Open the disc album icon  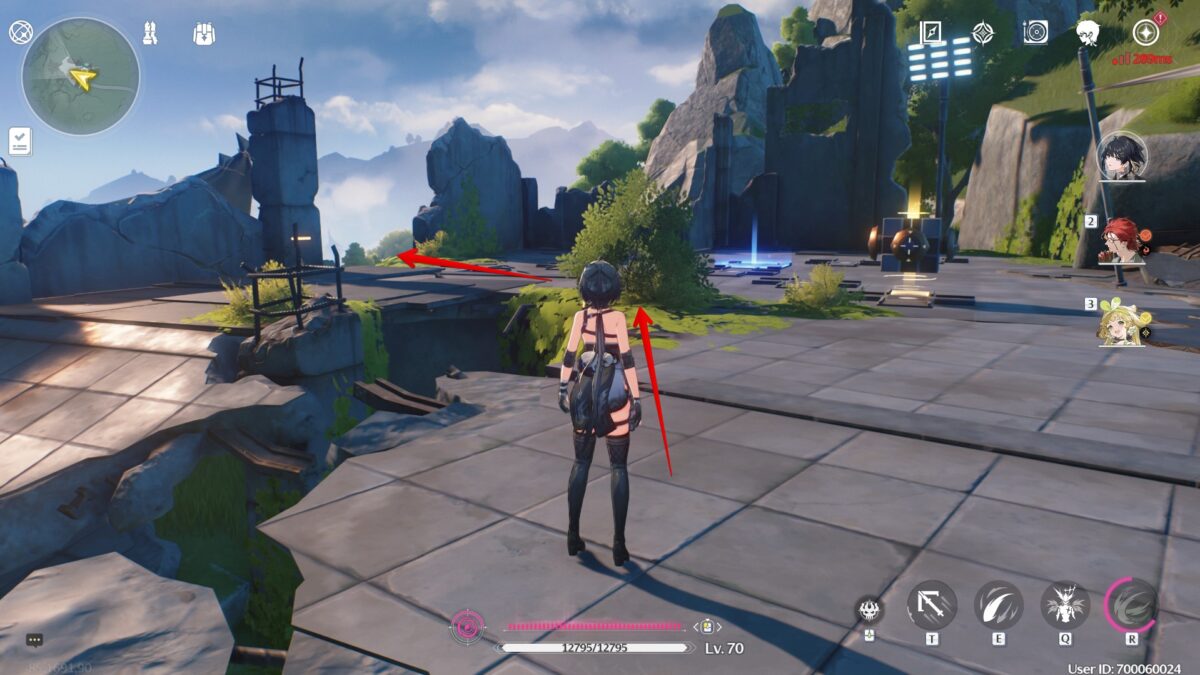tap(1035, 32)
